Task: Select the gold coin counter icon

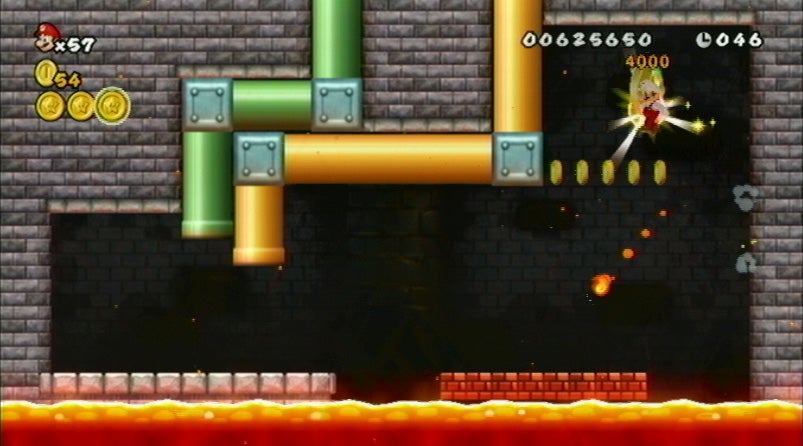Action: point(44,72)
